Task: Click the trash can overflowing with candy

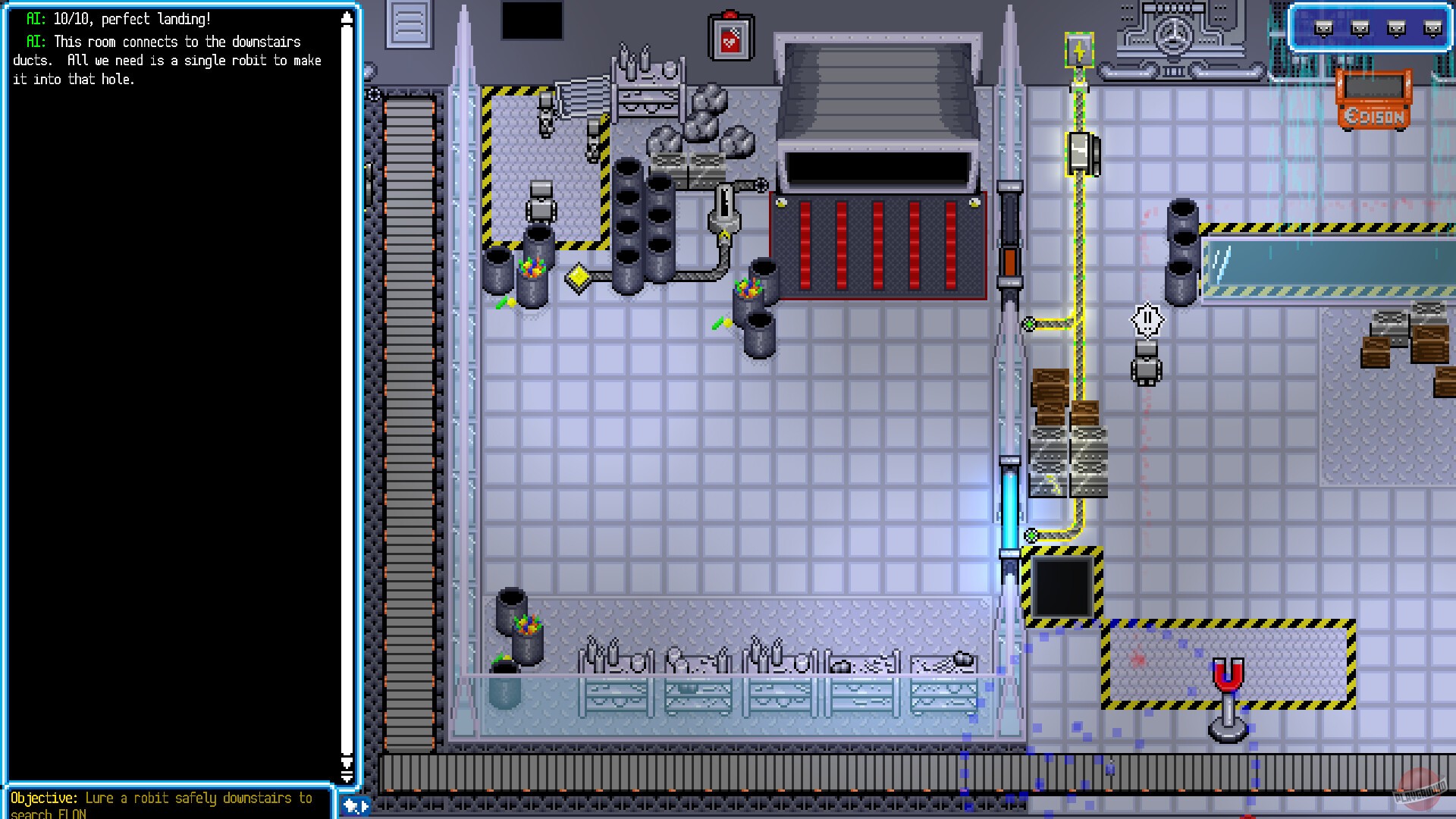Action: pos(531,279)
